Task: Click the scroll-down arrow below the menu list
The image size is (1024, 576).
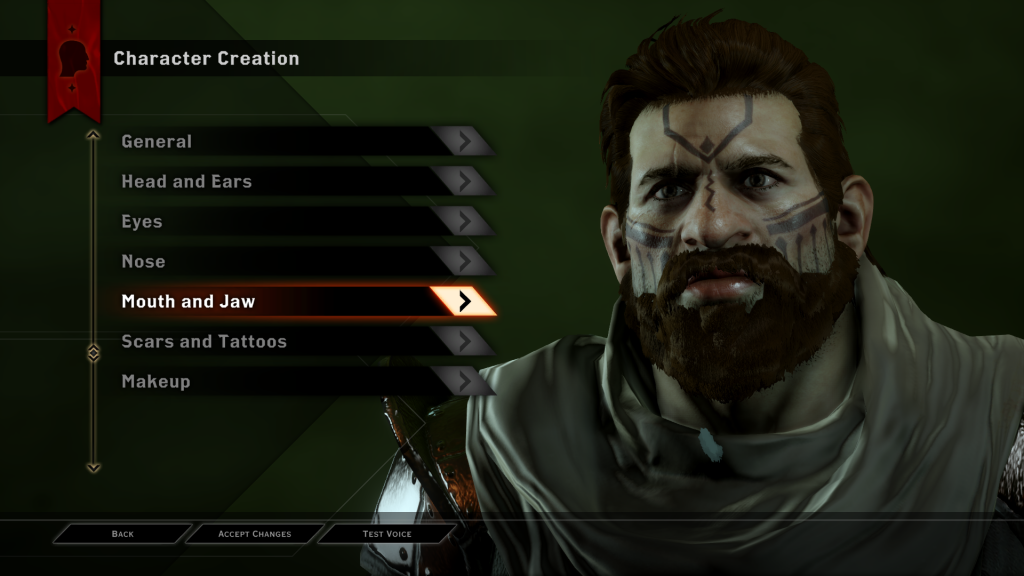Action: pos(93,466)
